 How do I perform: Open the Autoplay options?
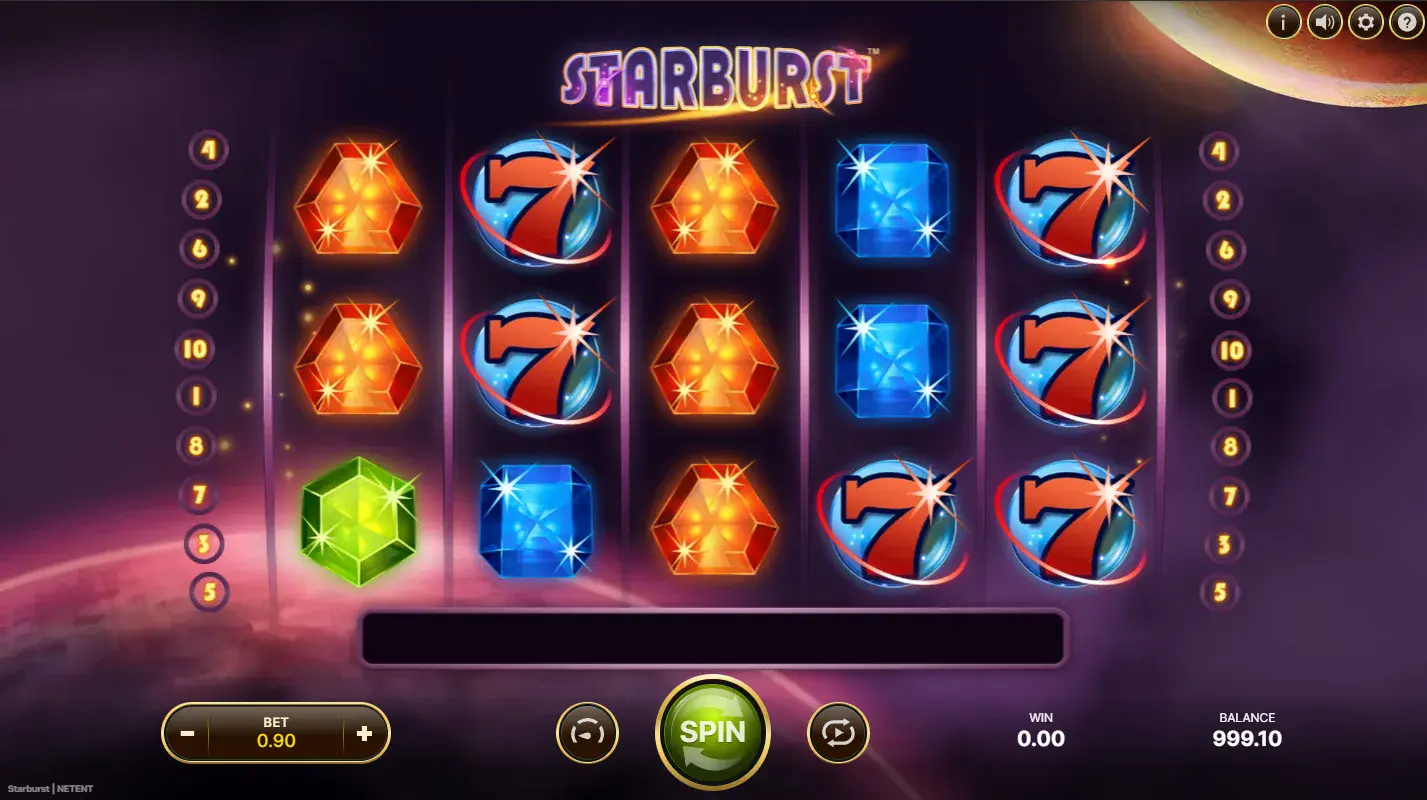(838, 732)
